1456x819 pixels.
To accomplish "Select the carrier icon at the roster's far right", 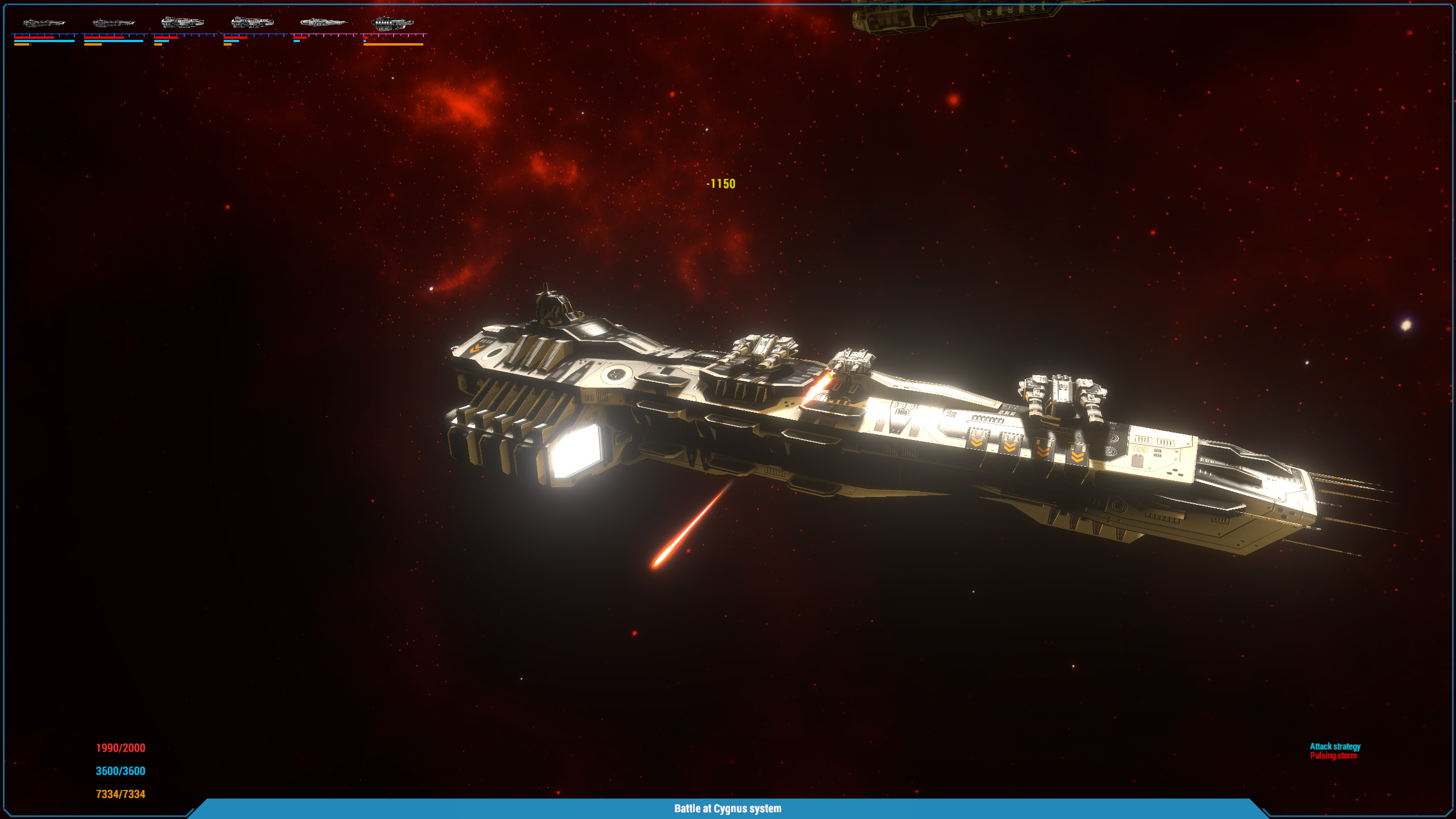I will 393,24.
